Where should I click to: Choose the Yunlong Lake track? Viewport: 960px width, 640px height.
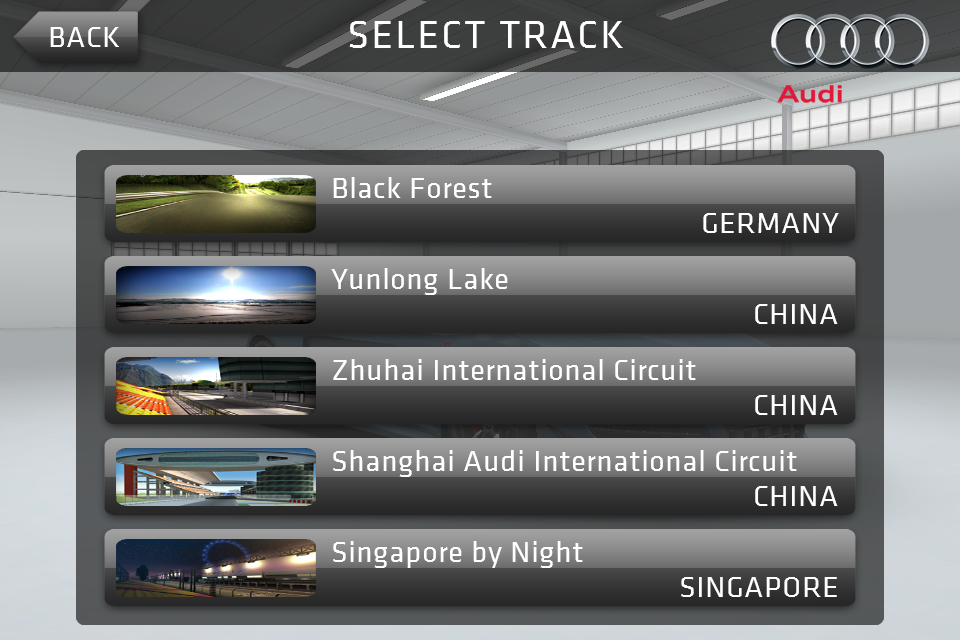[480, 294]
